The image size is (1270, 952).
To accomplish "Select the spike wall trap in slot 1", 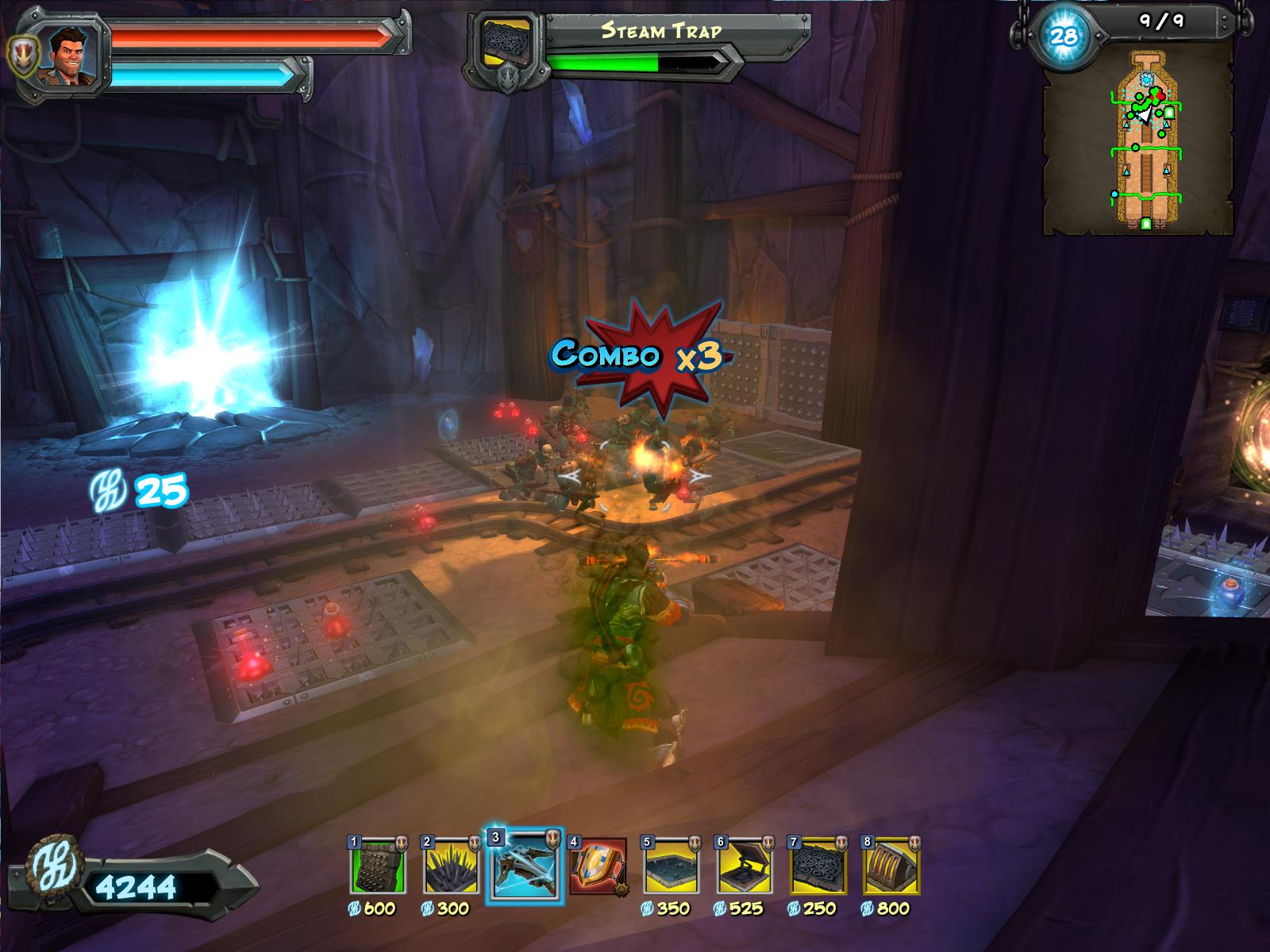I will click(x=377, y=866).
